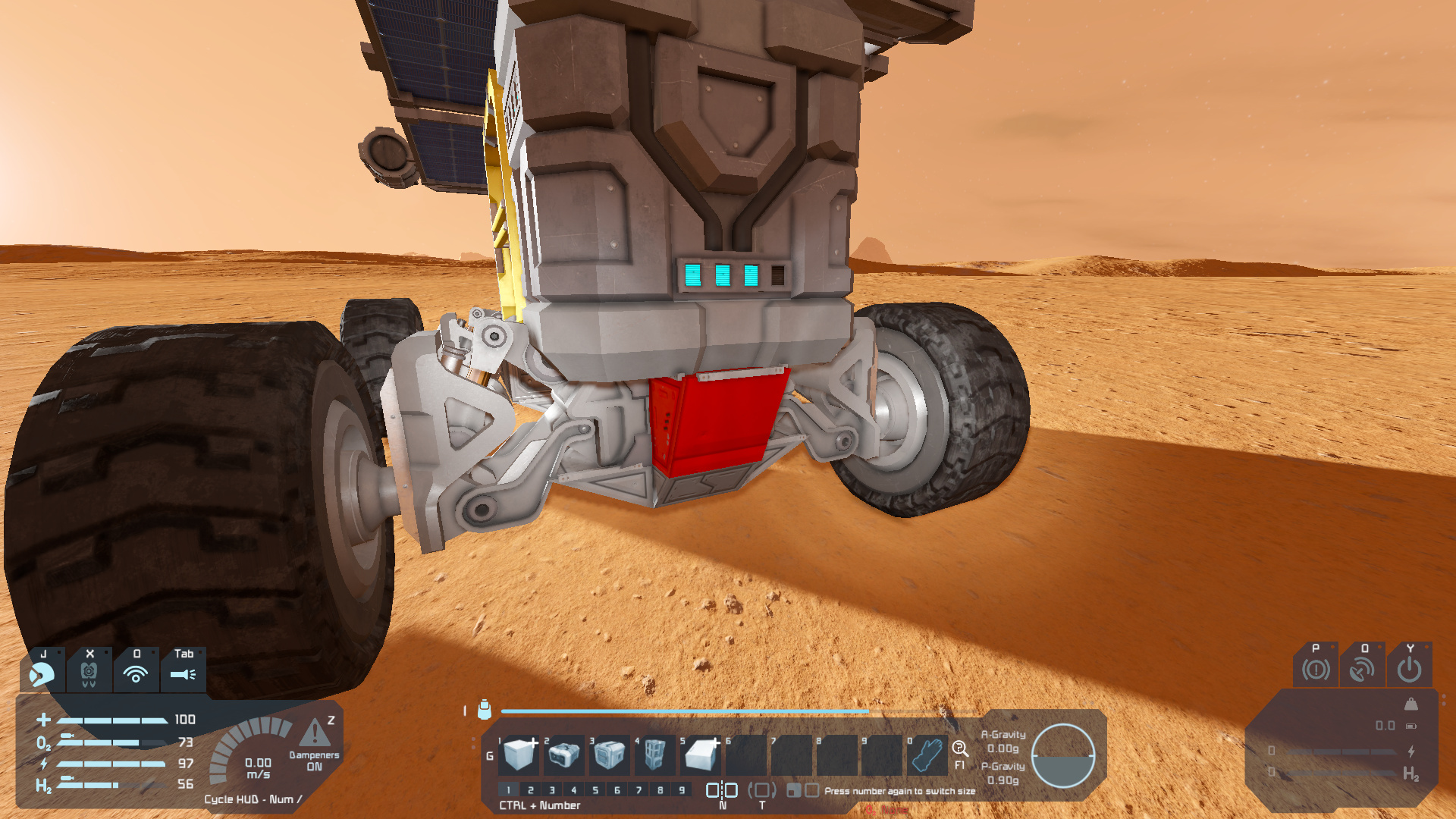Toggle the broadcasting signal icon

coord(136,673)
